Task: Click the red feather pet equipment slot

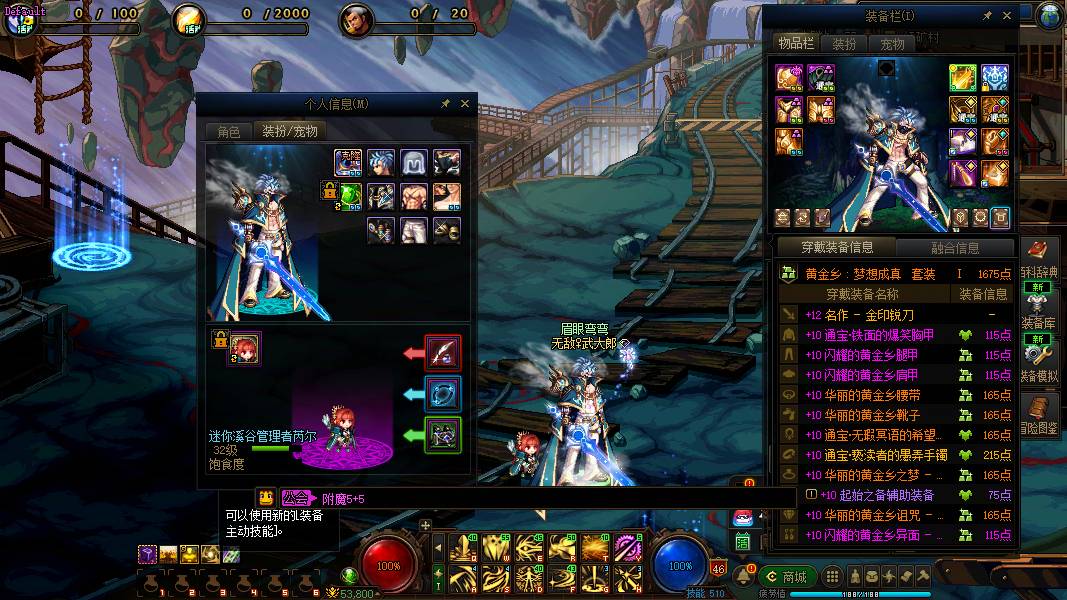Action: coord(443,352)
